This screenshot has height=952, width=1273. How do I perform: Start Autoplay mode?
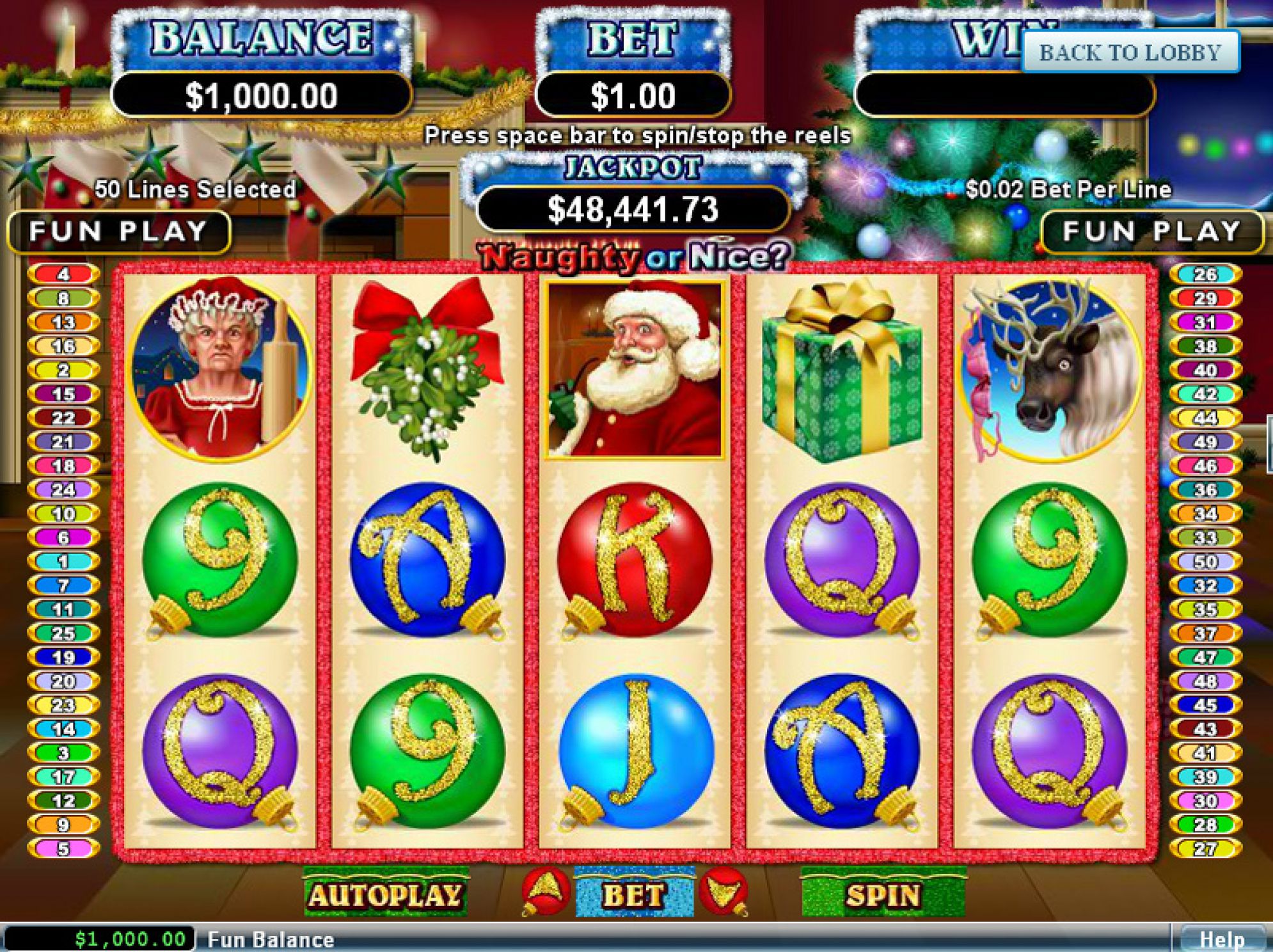tap(386, 895)
